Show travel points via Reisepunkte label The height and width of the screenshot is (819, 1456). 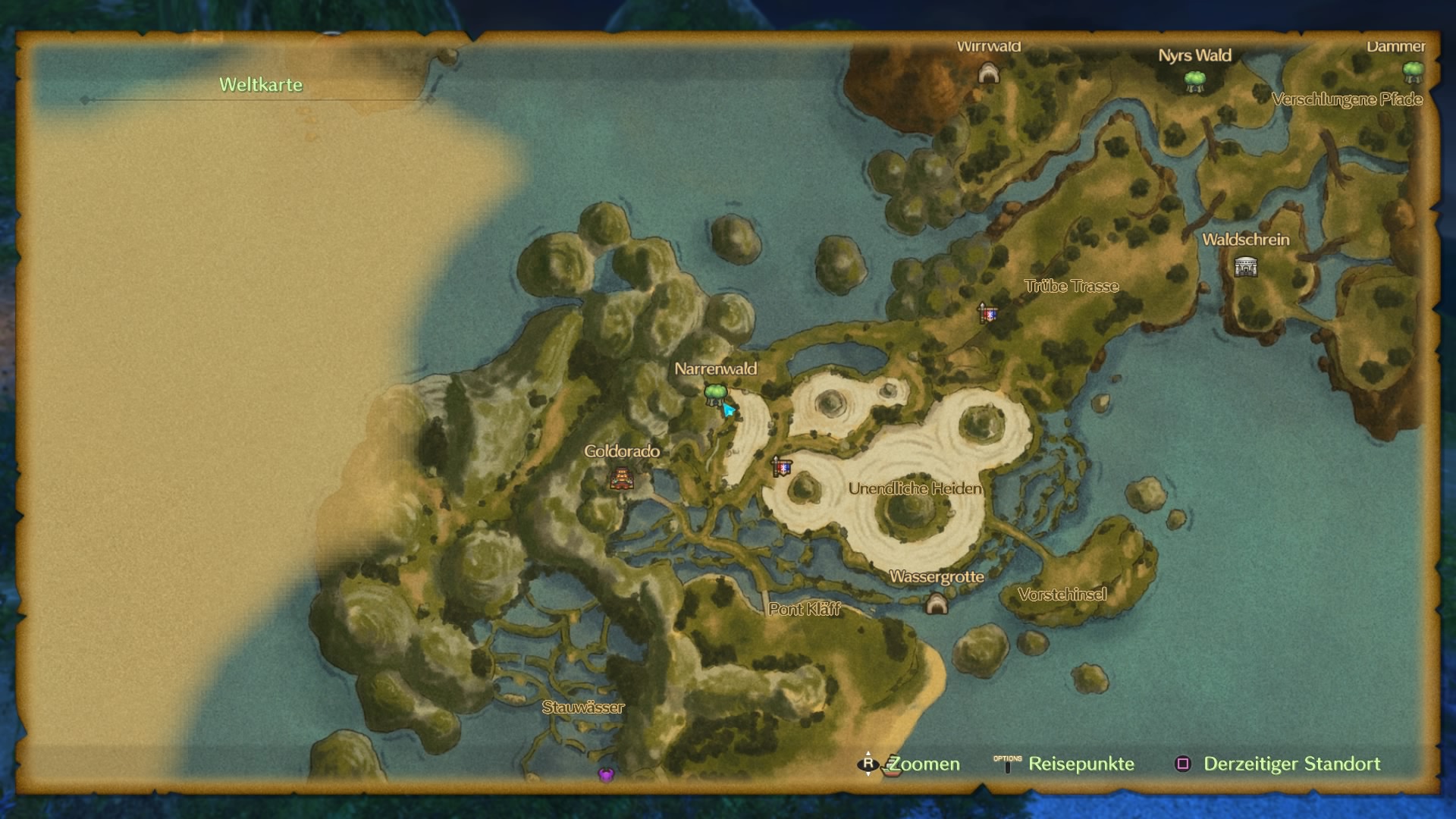pyautogui.click(x=1081, y=764)
